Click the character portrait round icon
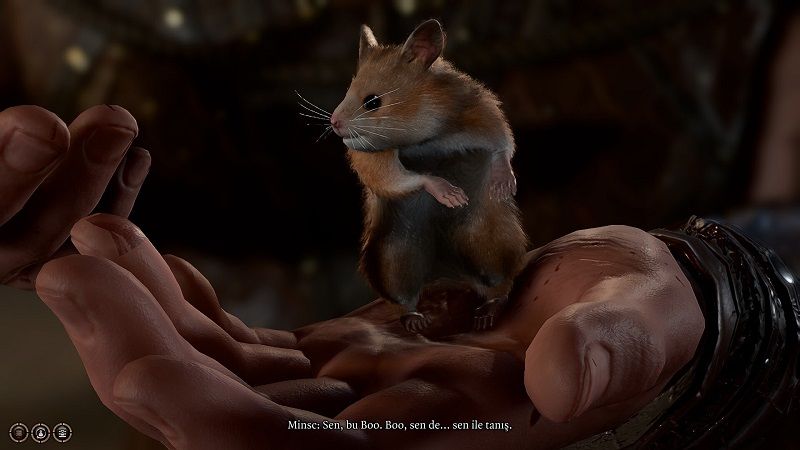Image resolution: width=800 pixels, height=450 pixels. point(40,433)
